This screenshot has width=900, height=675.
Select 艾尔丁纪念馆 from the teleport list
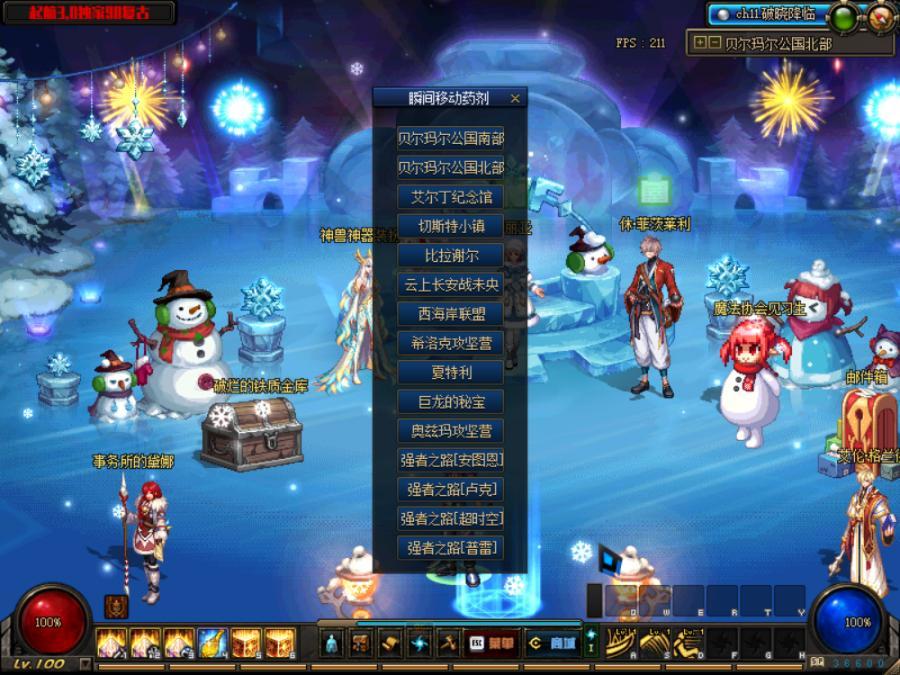[x=450, y=197]
